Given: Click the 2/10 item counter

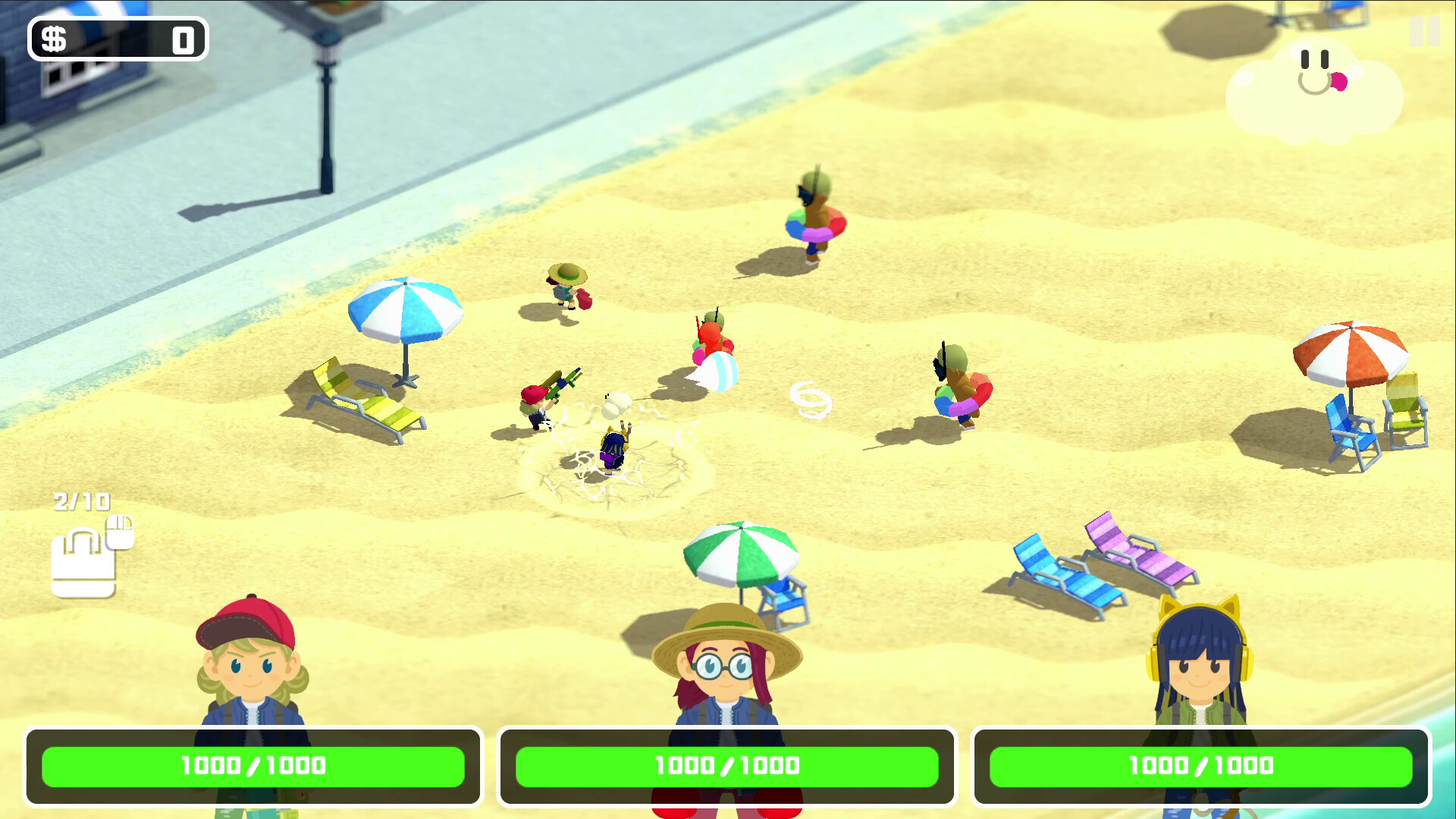Looking at the screenshot, I should [80, 502].
